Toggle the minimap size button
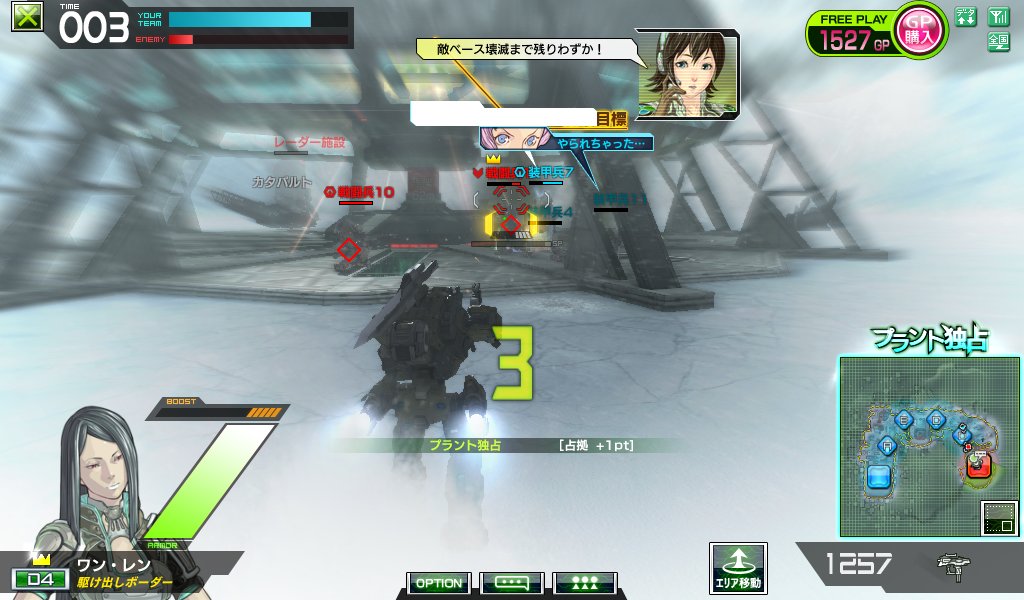The width and height of the screenshot is (1024, 600). coord(999,517)
